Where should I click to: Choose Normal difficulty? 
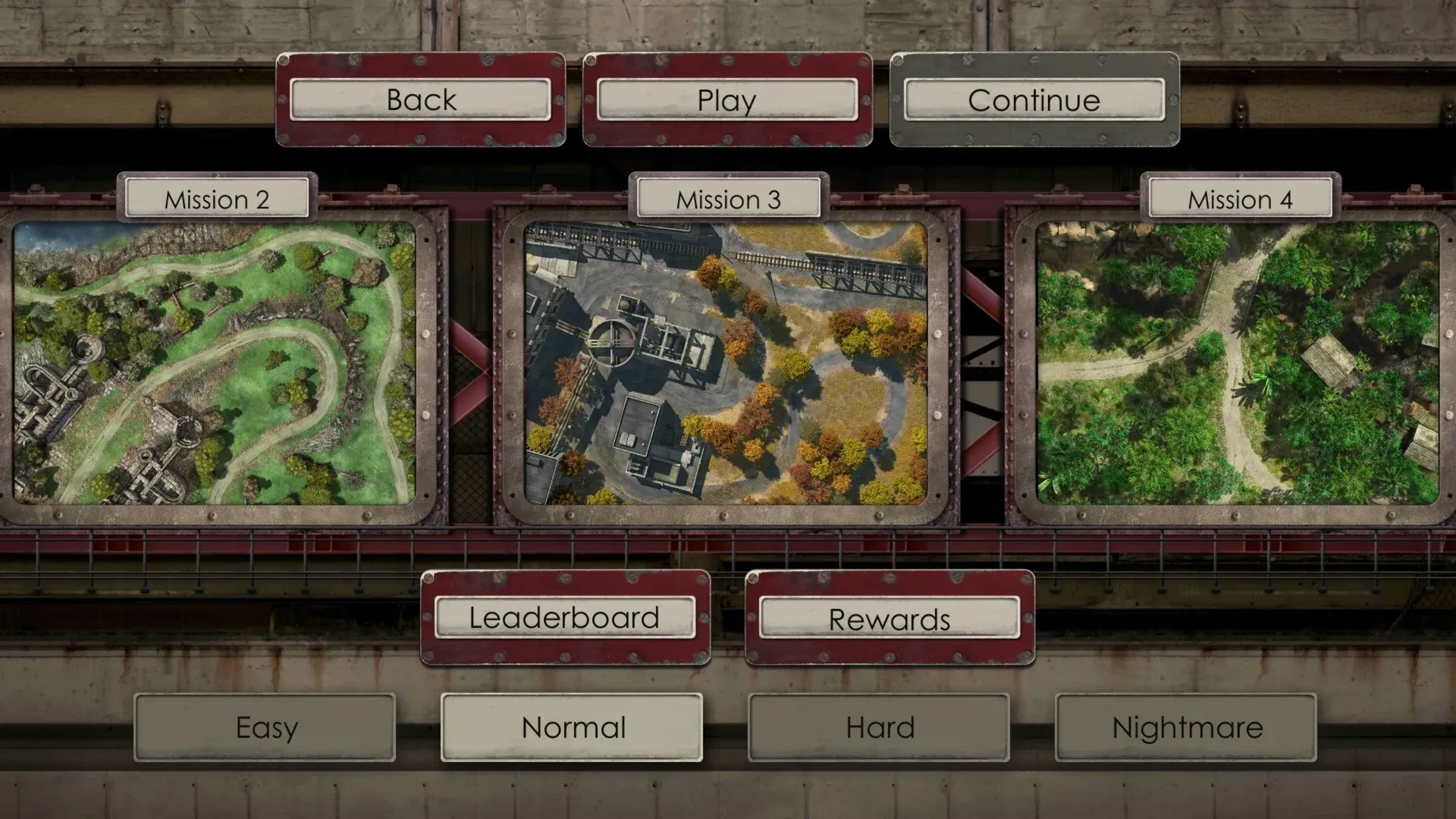[x=572, y=728]
